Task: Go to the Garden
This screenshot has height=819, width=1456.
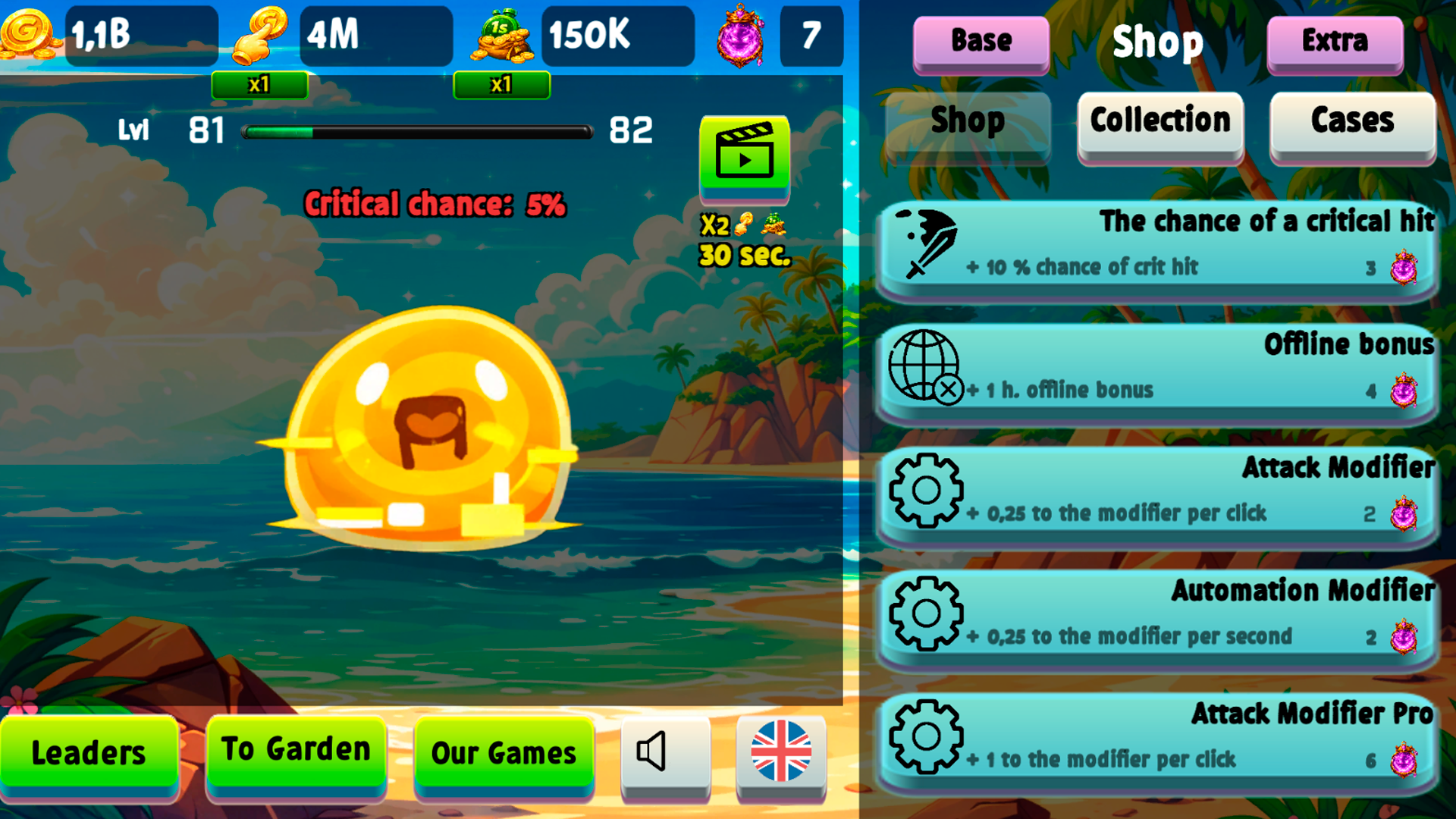Action: (295, 749)
